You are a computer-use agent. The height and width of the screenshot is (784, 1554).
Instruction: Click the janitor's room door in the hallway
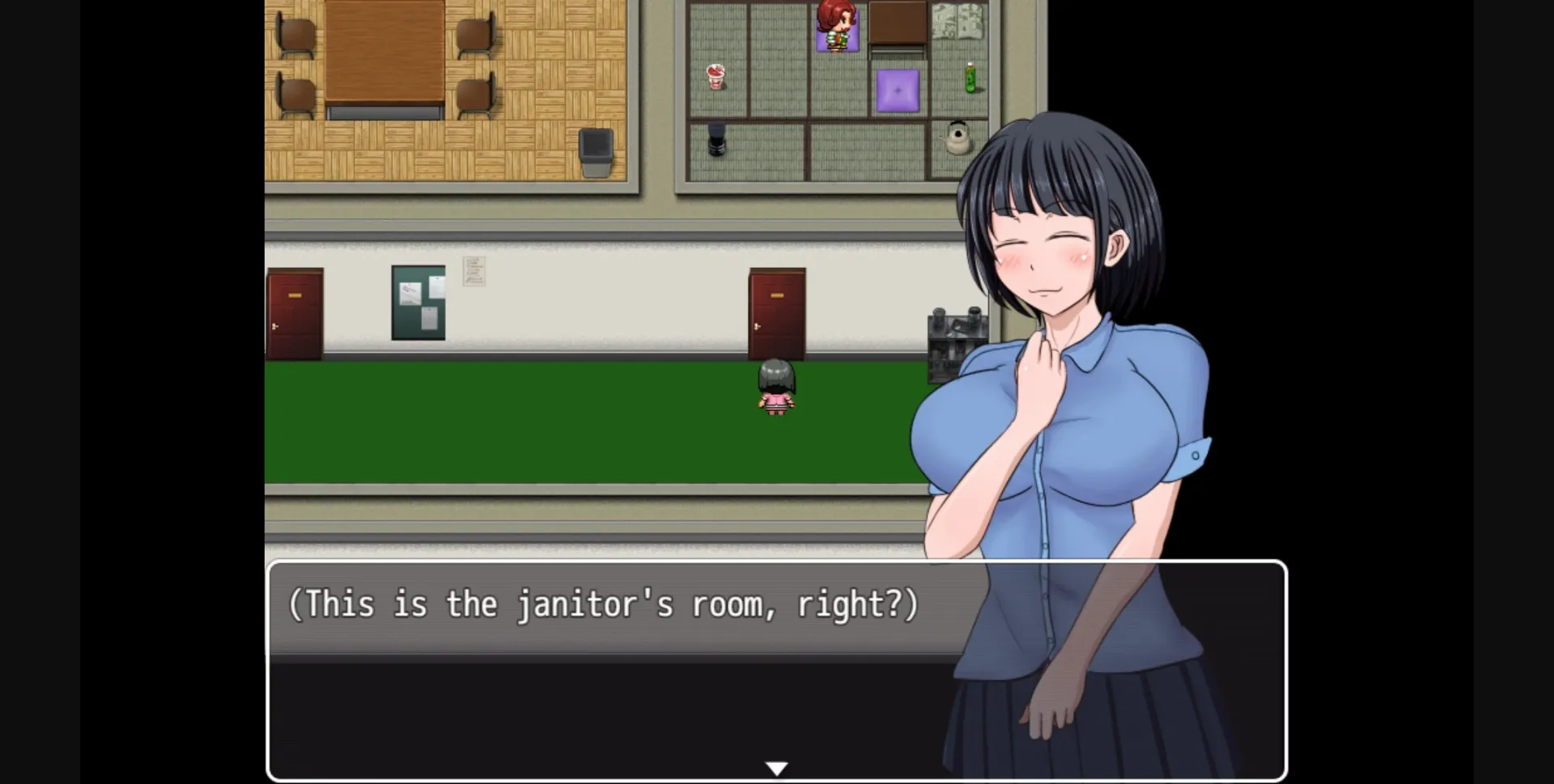(x=775, y=311)
